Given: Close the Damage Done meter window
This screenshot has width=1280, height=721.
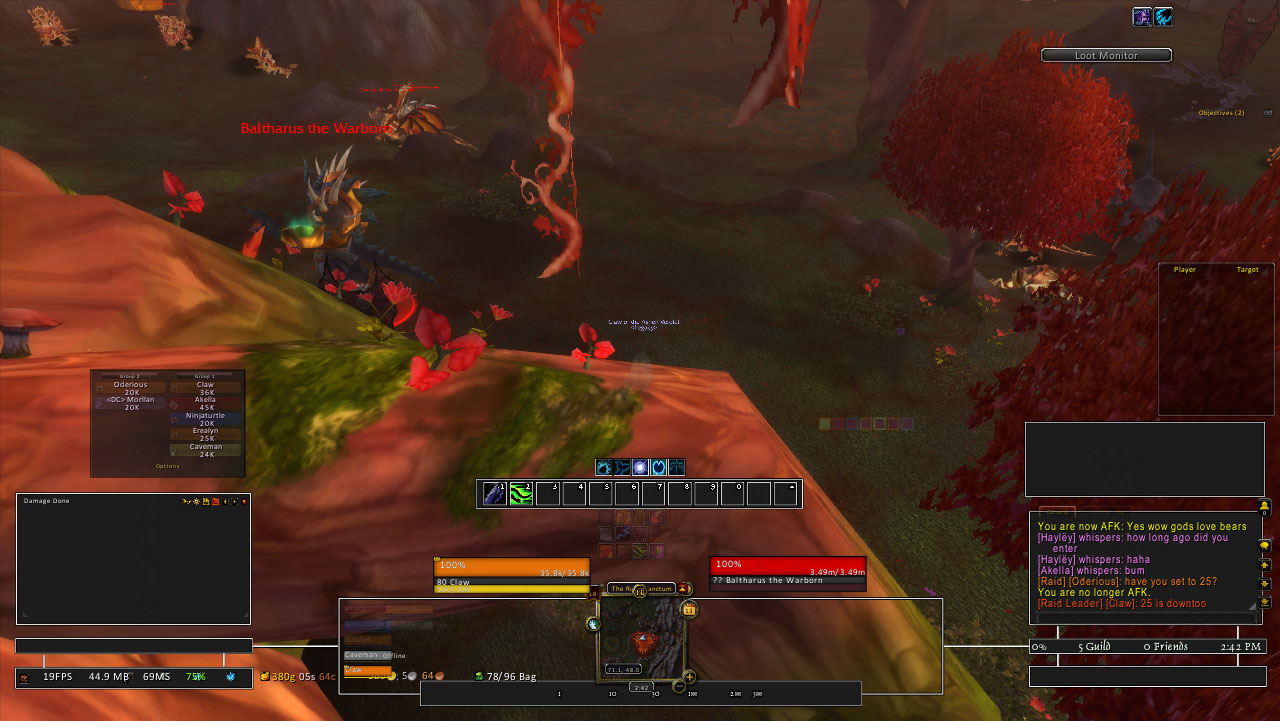Looking at the screenshot, I should click(244, 501).
